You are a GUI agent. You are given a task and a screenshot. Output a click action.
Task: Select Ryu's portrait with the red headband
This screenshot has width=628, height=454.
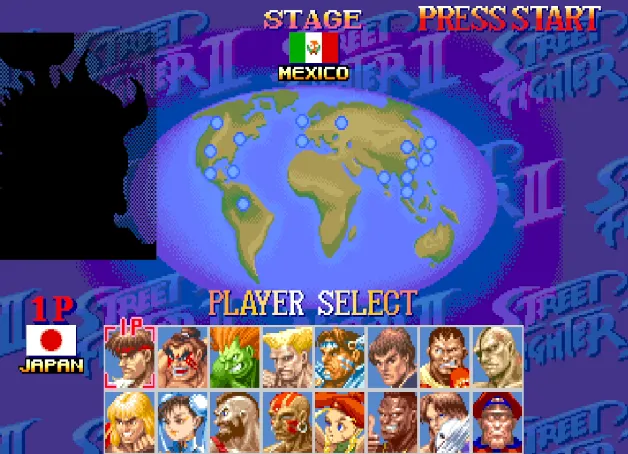click(129, 357)
